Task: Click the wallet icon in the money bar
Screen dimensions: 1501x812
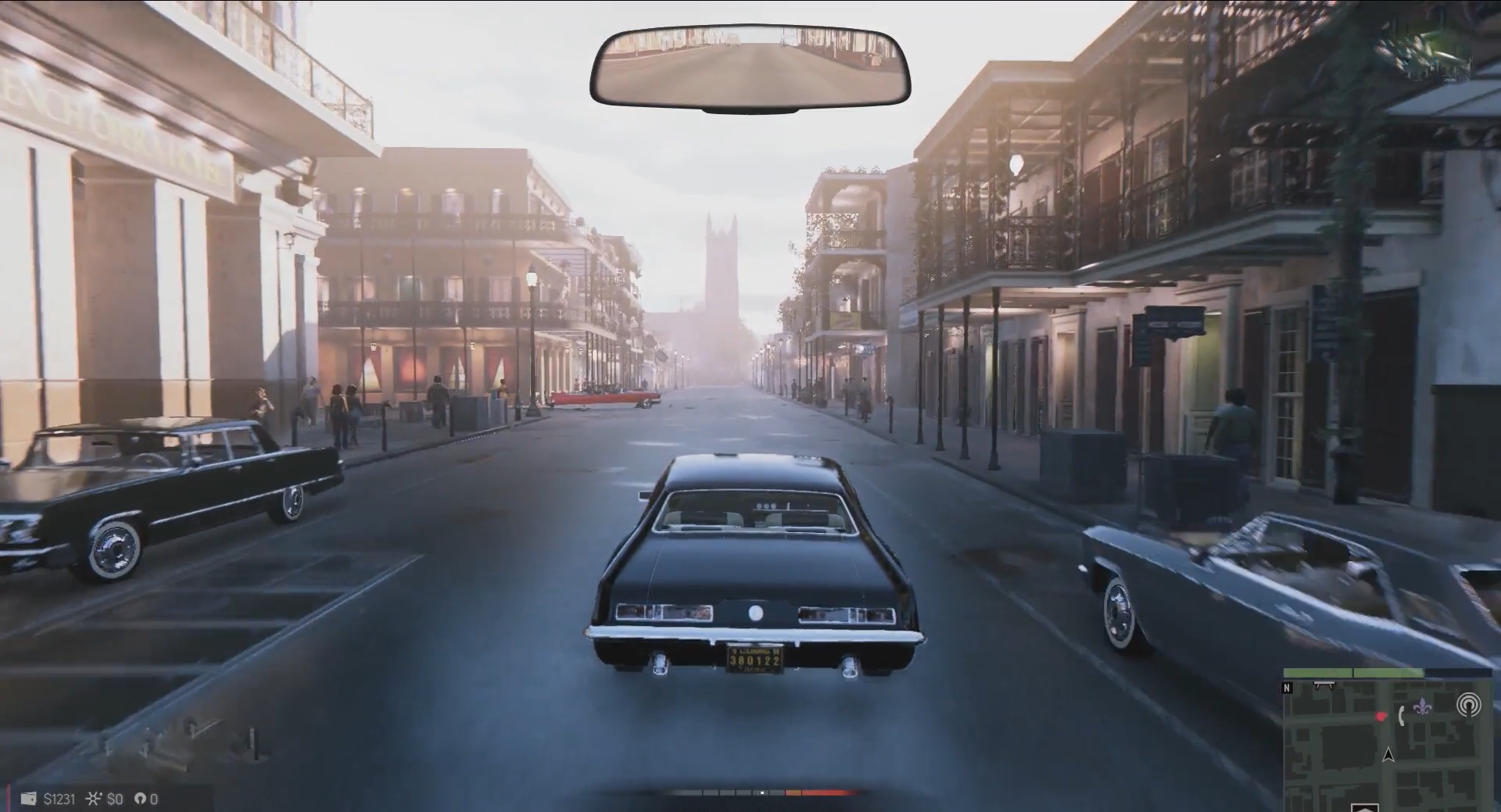Action: 28,799
